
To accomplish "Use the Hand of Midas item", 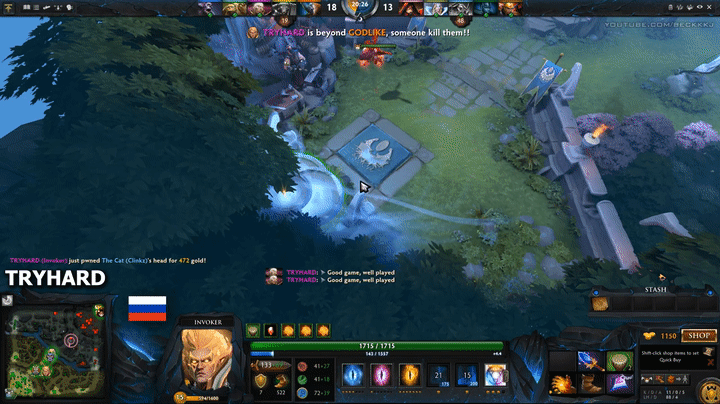I will point(618,361).
